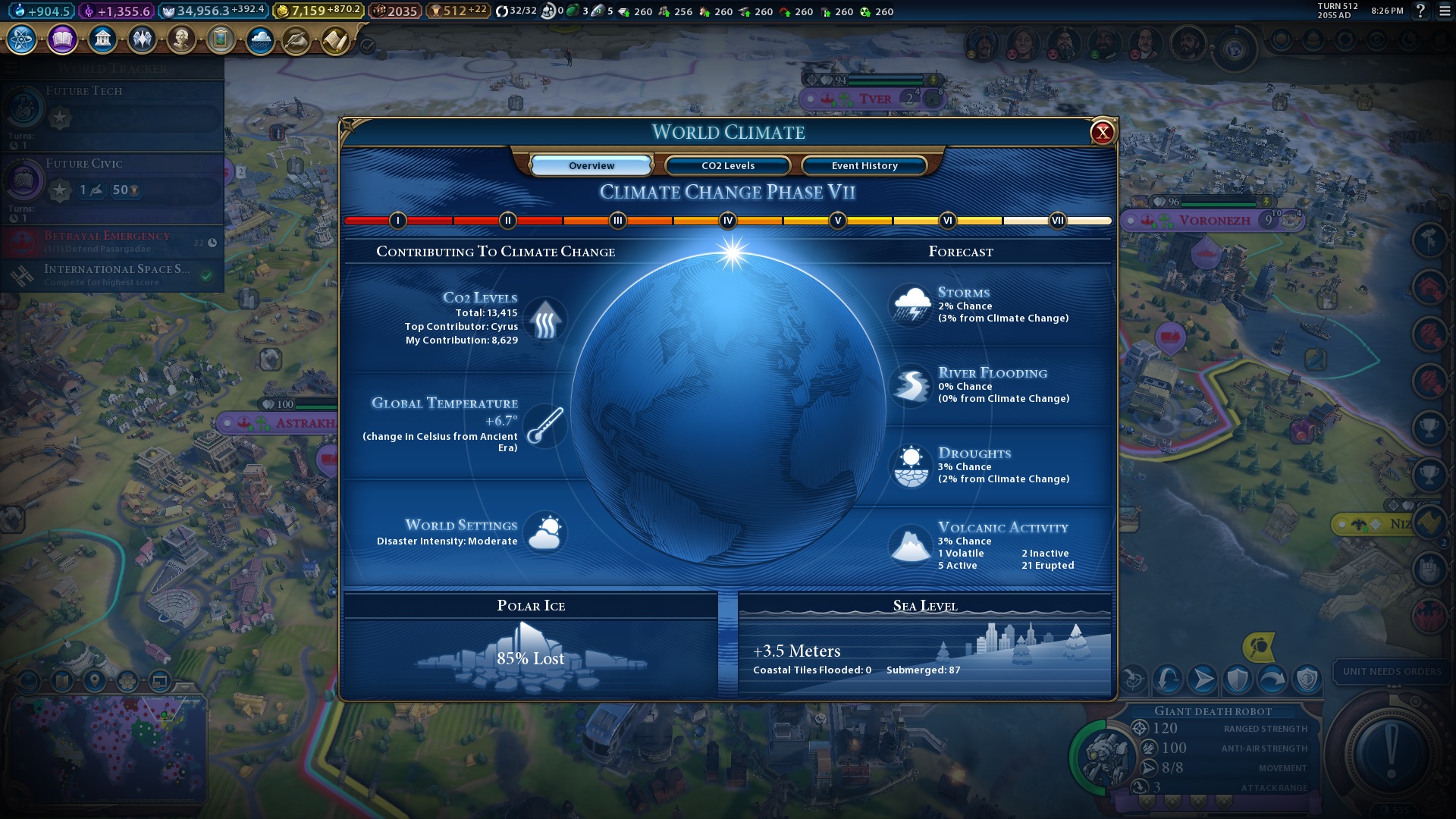Open the civics tree book icon
This screenshot has width=1456, height=819.
tap(62, 39)
